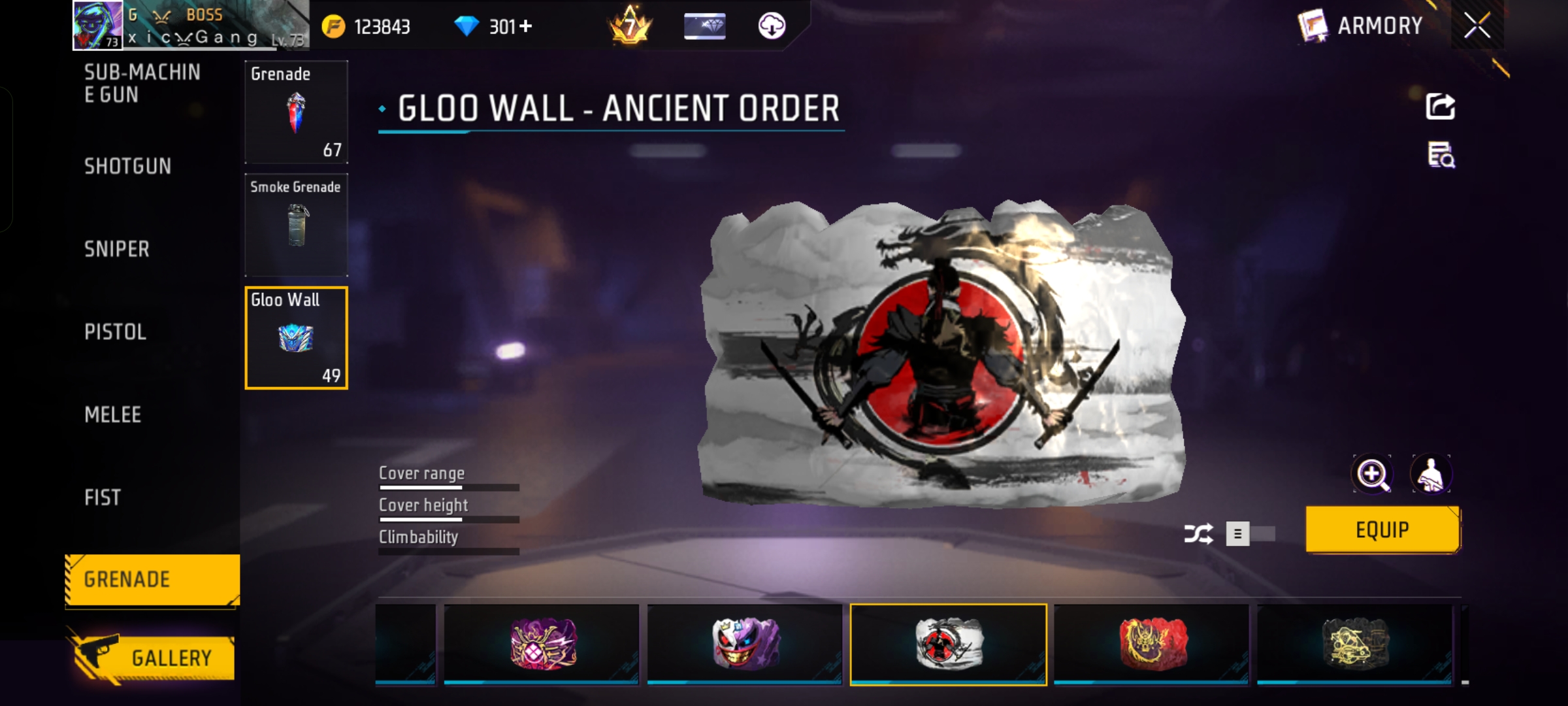Add more diamonds via plus sign
The height and width of the screenshot is (706, 1568).
tap(526, 26)
